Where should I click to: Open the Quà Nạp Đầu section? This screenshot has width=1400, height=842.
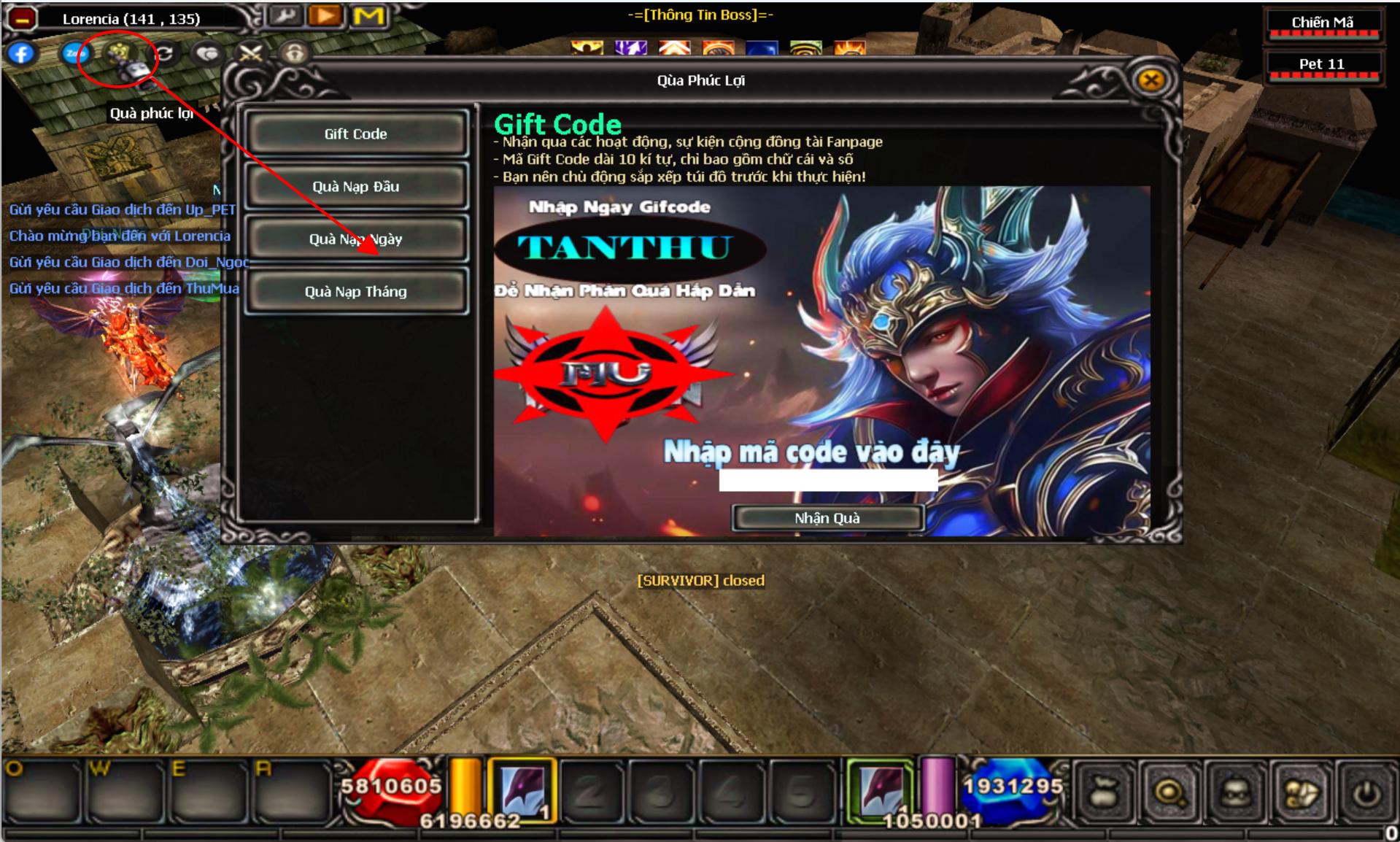tap(356, 187)
